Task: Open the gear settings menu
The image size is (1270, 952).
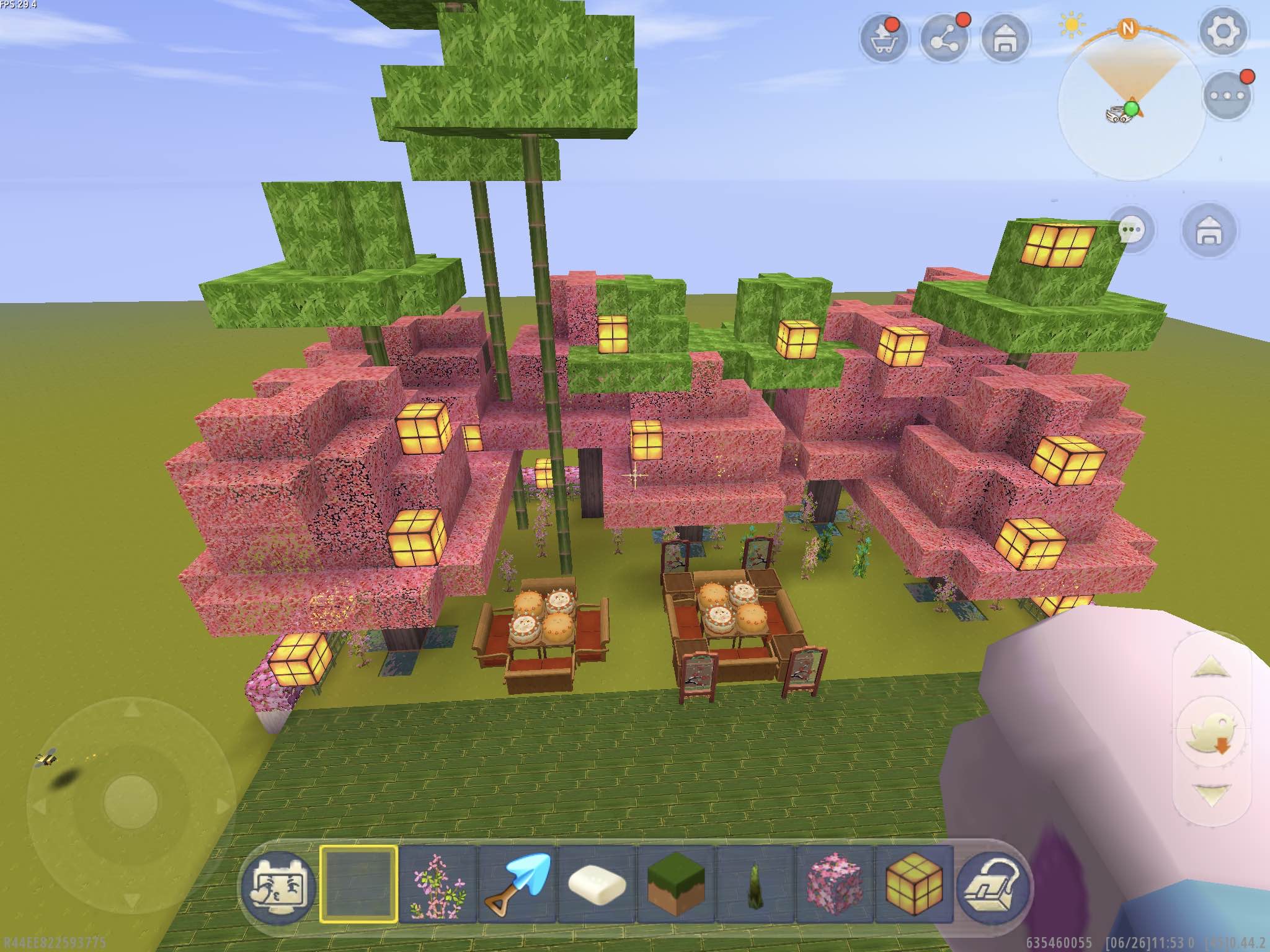Action: tap(1223, 31)
